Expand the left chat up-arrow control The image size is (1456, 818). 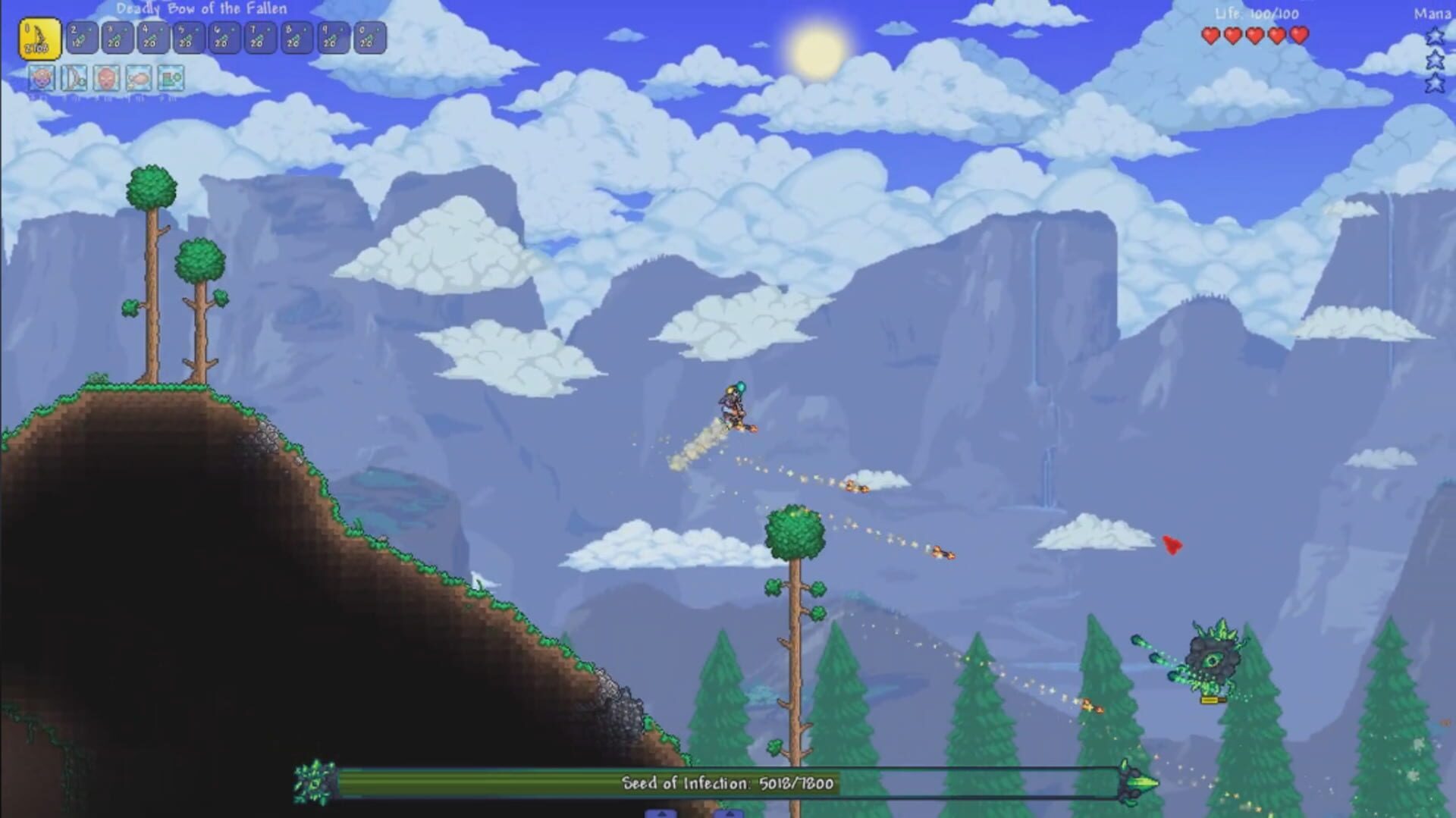660,814
